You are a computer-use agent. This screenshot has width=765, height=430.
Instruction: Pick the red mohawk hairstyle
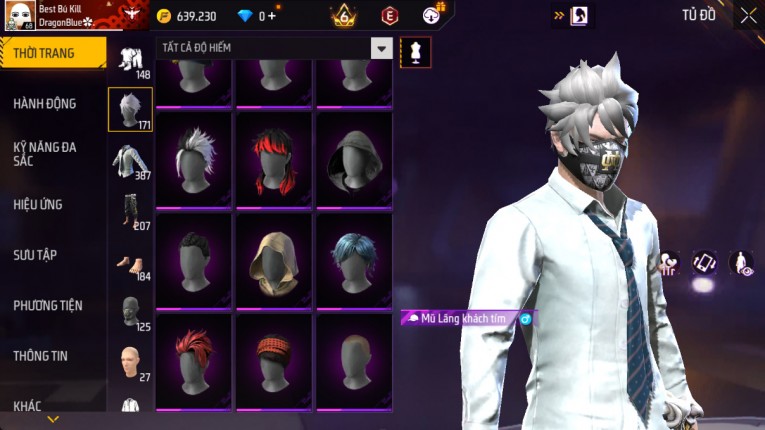coord(194,361)
